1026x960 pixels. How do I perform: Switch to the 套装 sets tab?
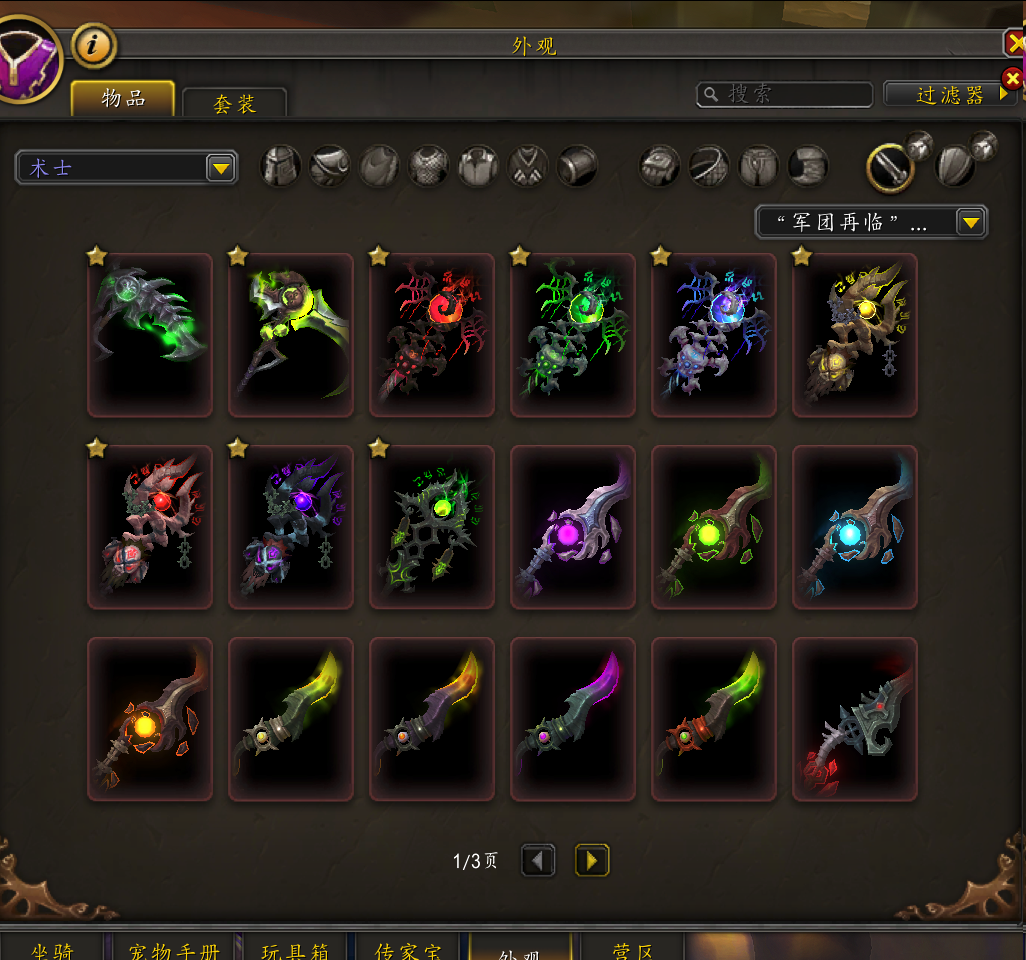pos(235,103)
